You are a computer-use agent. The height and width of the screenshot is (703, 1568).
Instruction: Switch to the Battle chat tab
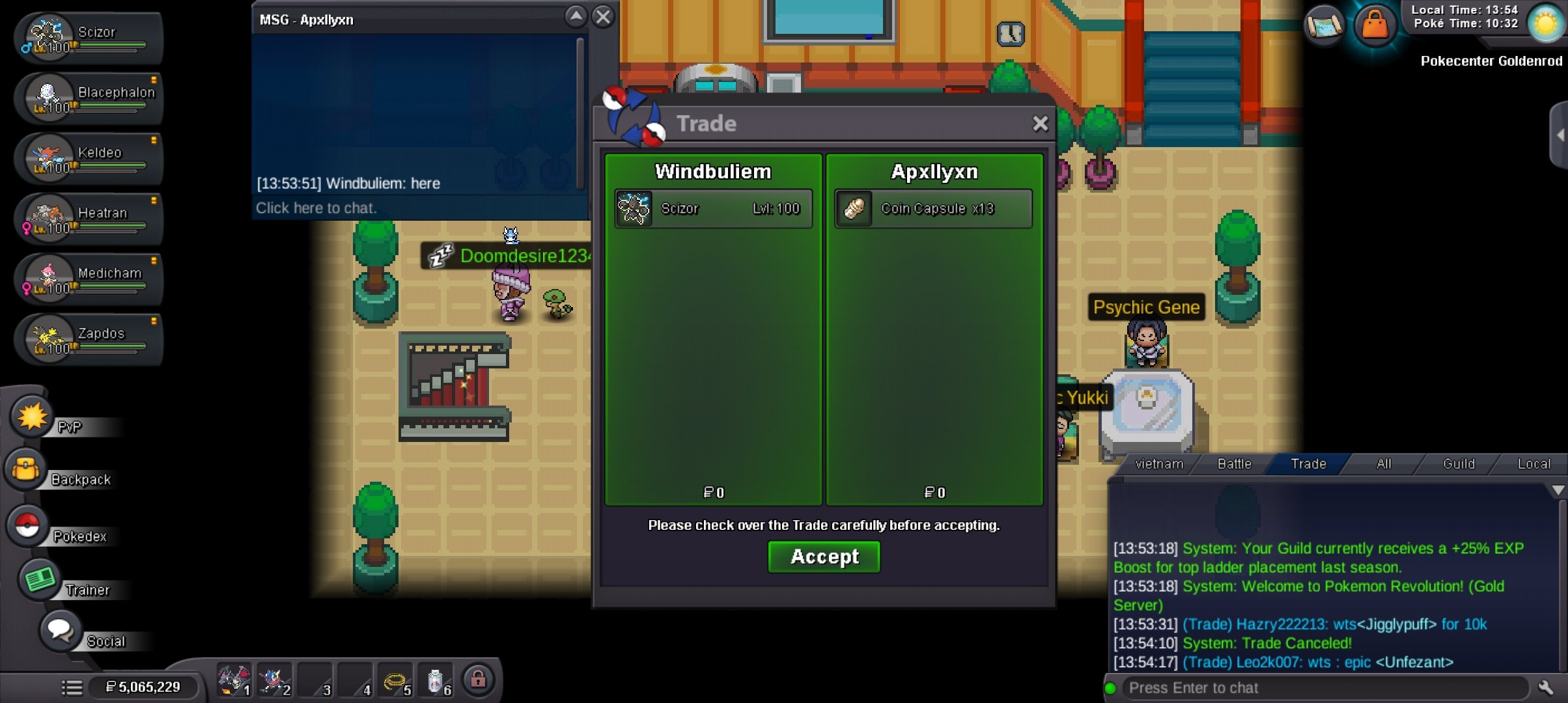(1234, 464)
